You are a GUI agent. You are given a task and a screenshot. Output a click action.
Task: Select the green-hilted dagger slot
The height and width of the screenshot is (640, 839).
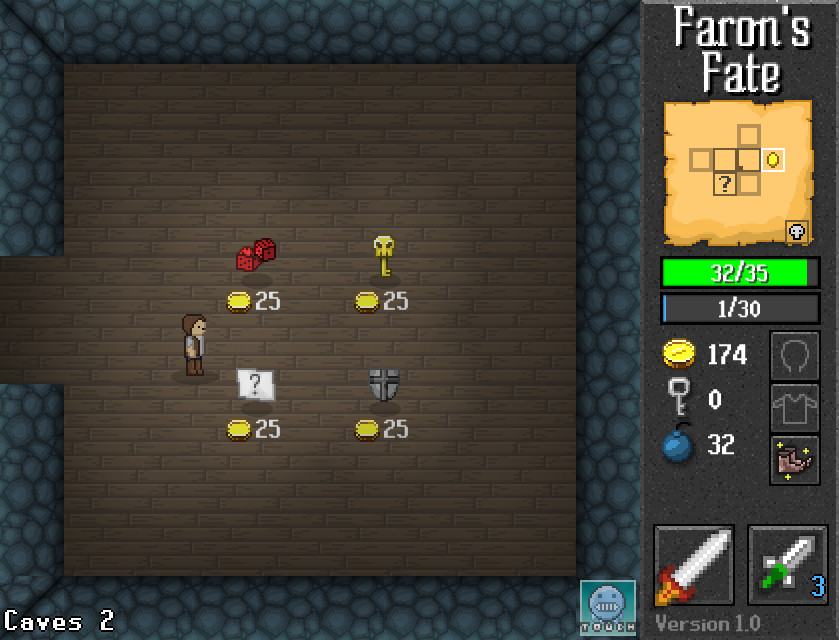click(787, 566)
